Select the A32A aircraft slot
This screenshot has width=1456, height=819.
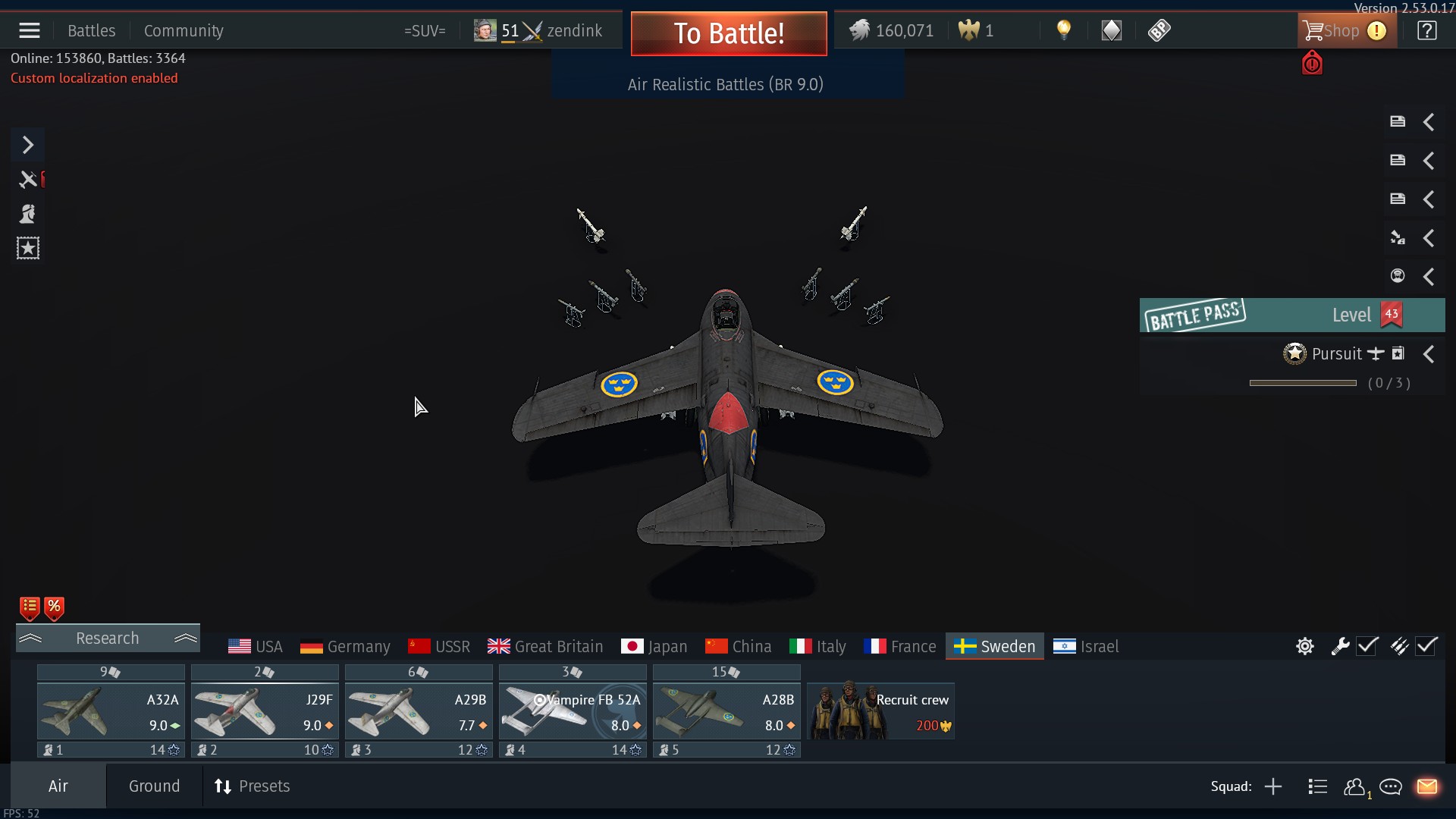click(x=111, y=711)
